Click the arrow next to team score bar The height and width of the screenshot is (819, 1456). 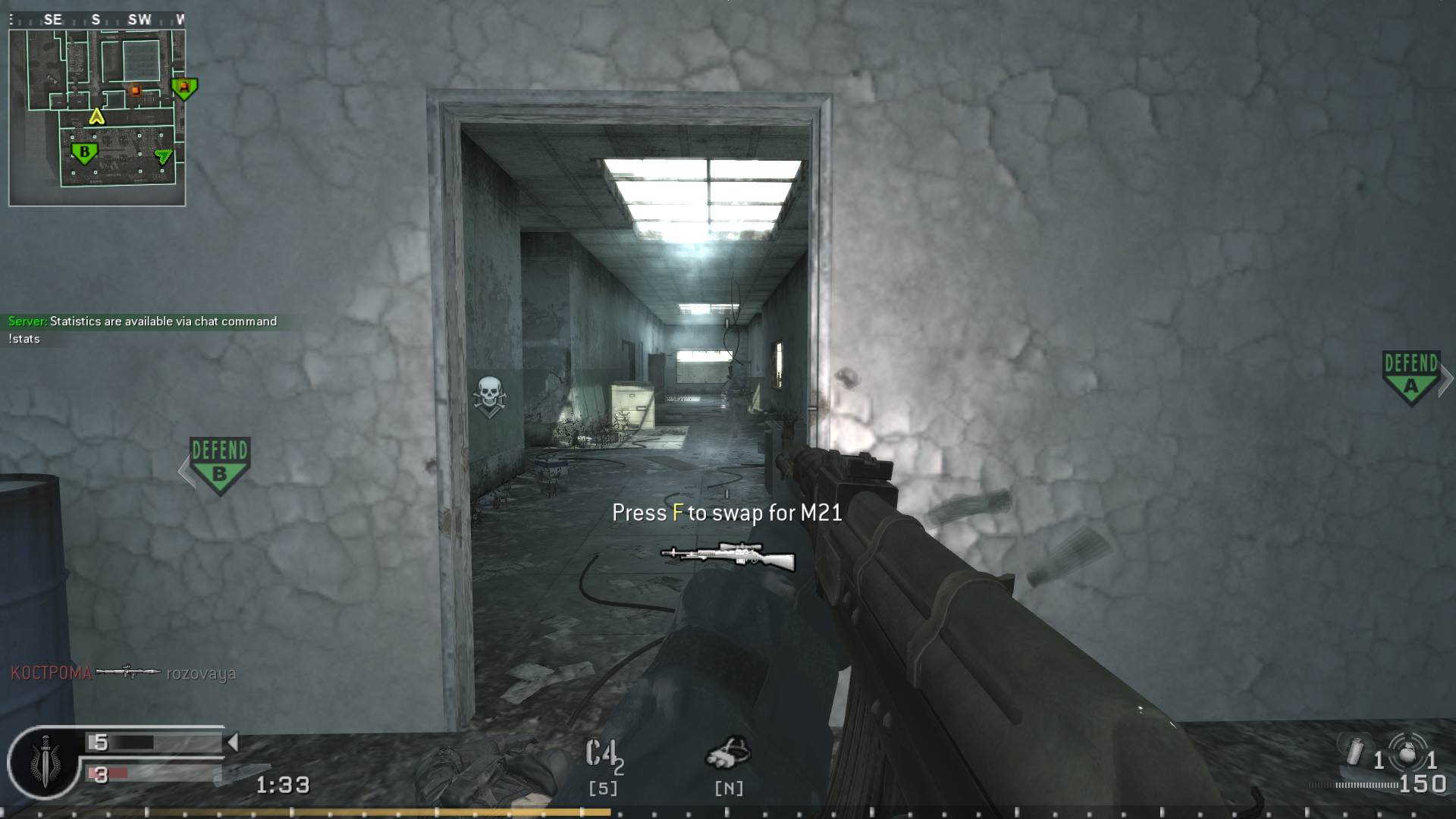coord(233,743)
